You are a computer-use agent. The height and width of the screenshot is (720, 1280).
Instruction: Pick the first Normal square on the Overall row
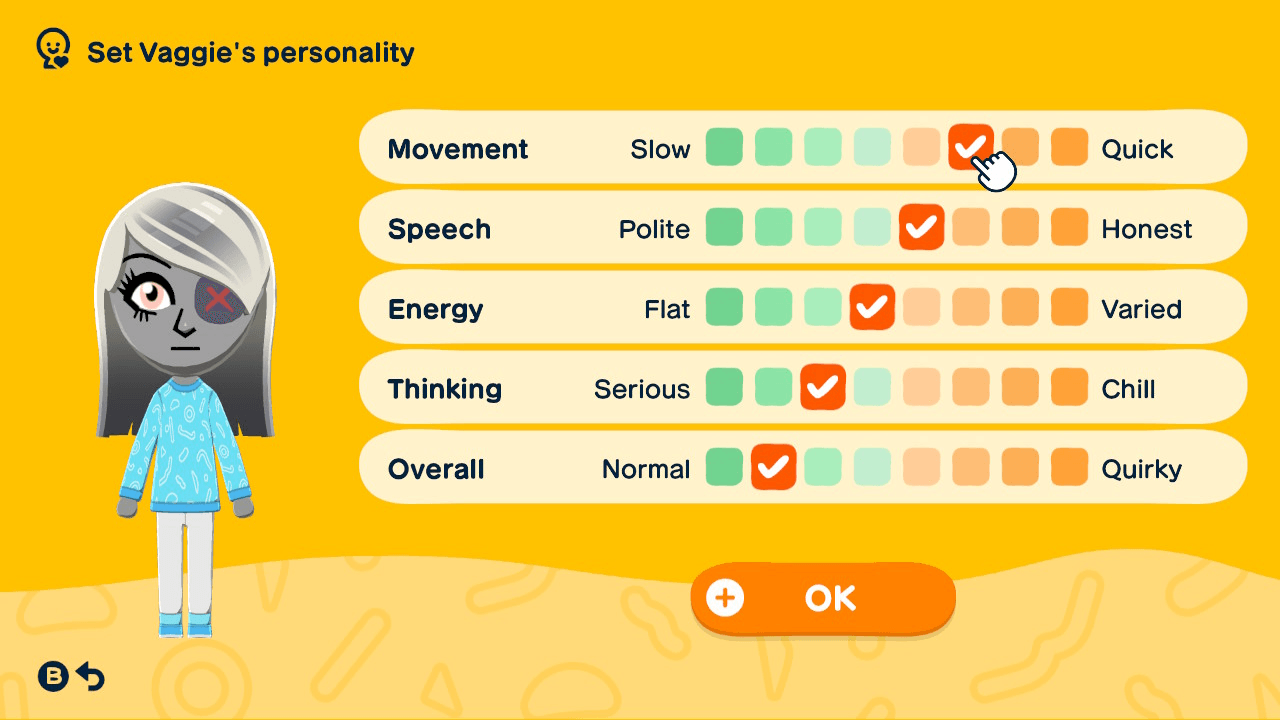tap(724, 467)
